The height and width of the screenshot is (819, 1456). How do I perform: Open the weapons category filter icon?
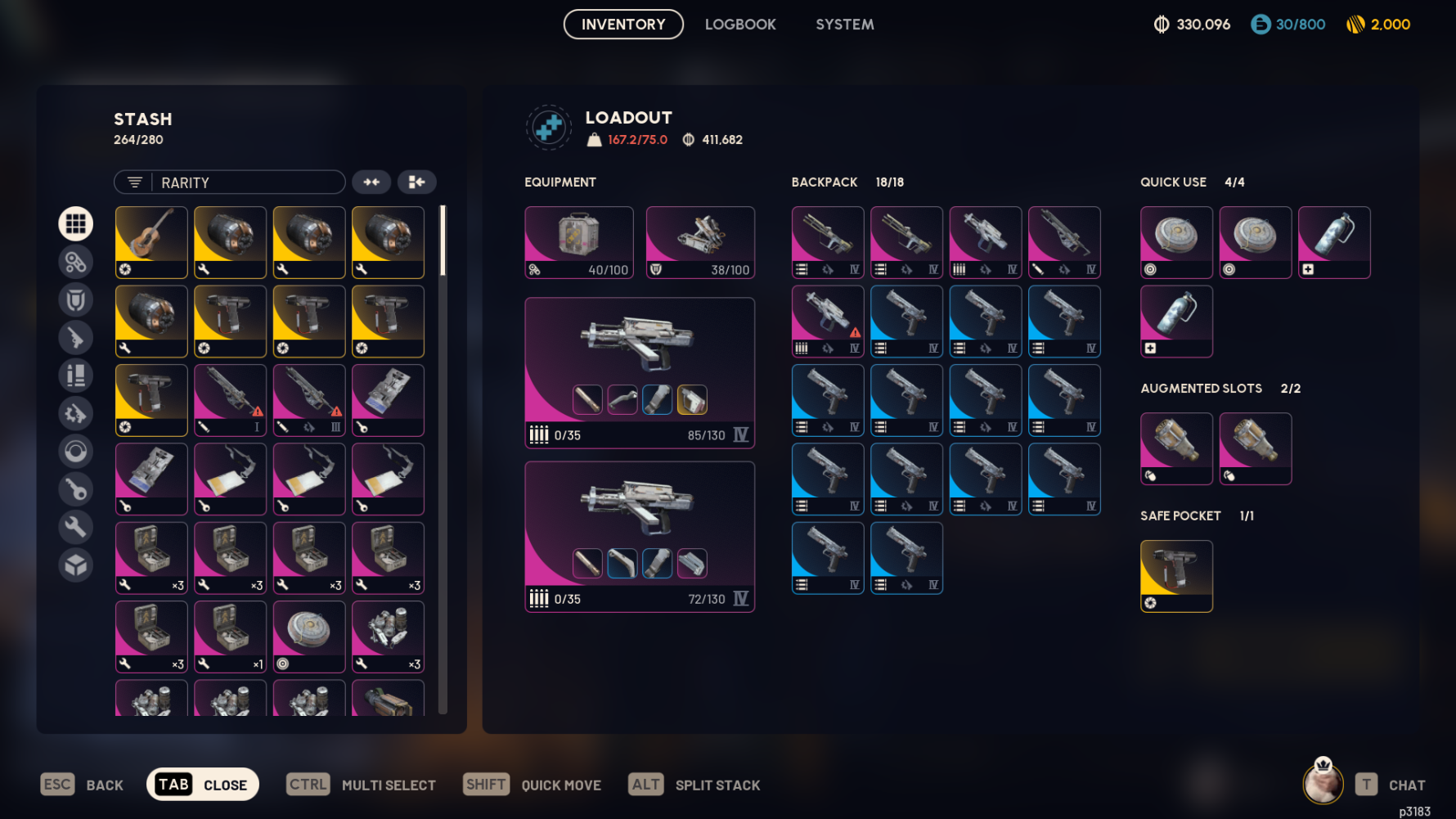75,337
